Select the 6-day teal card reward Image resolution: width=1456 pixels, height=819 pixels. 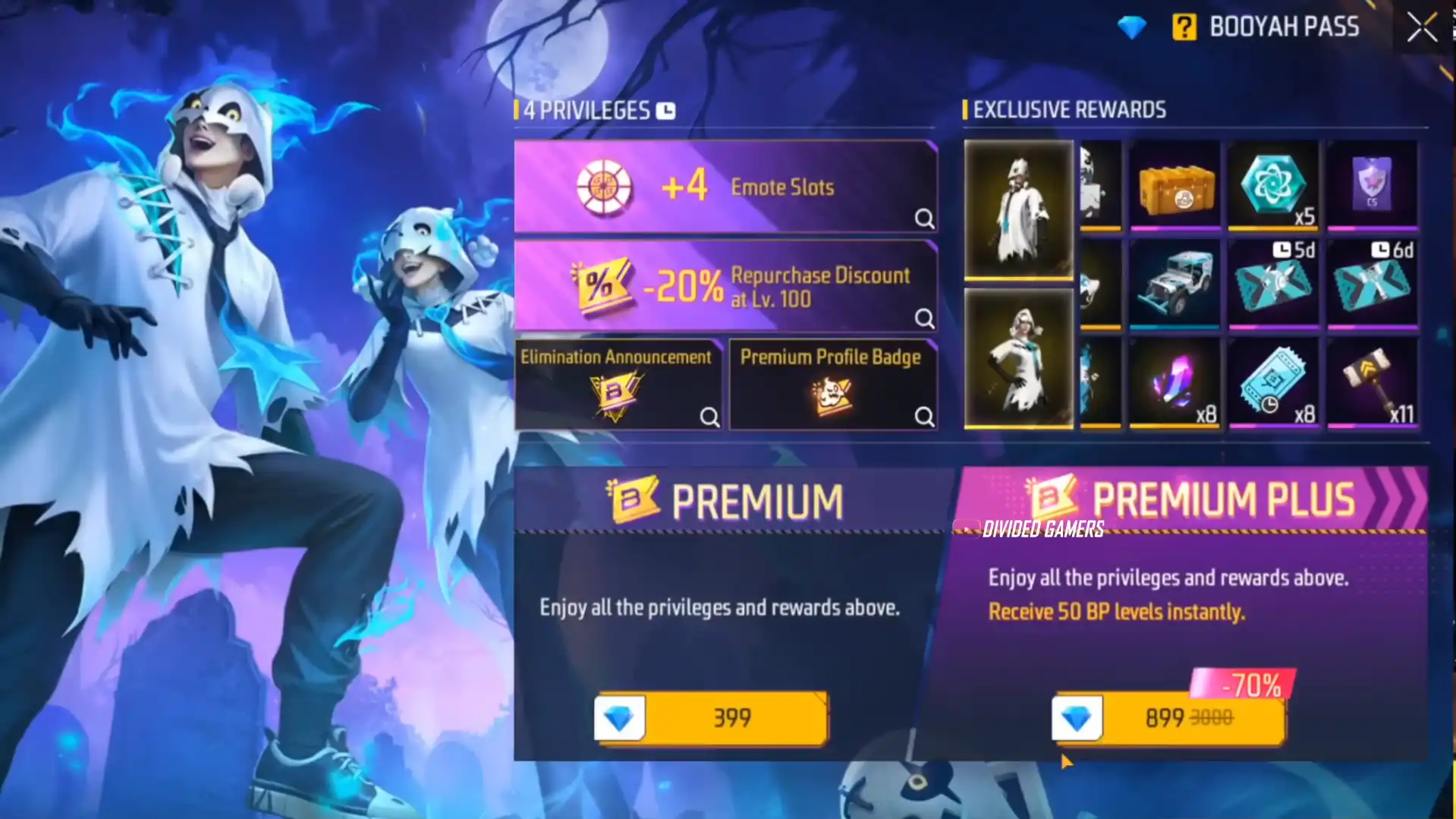tap(1372, 284)
